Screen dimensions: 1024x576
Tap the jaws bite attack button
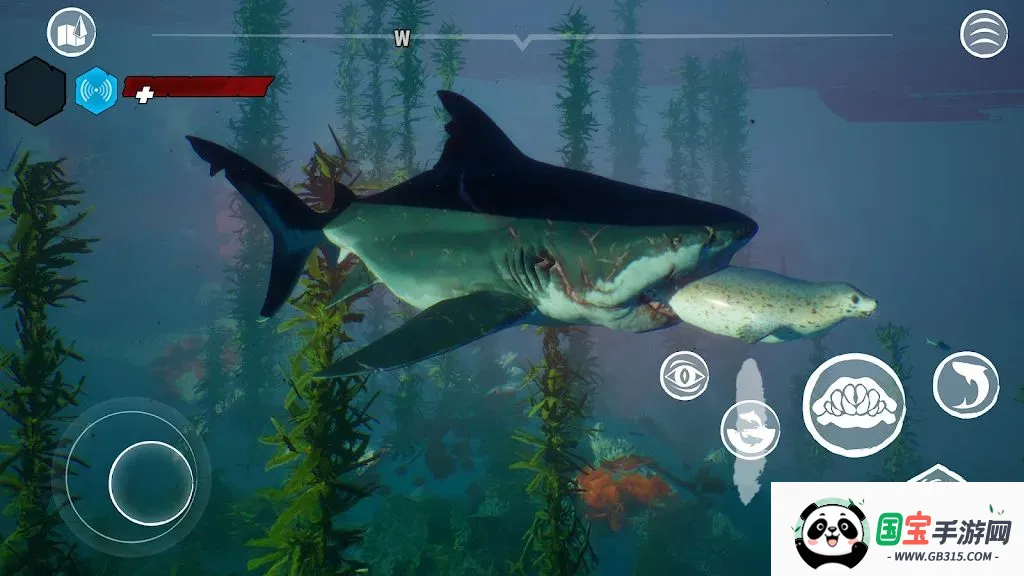853,405
